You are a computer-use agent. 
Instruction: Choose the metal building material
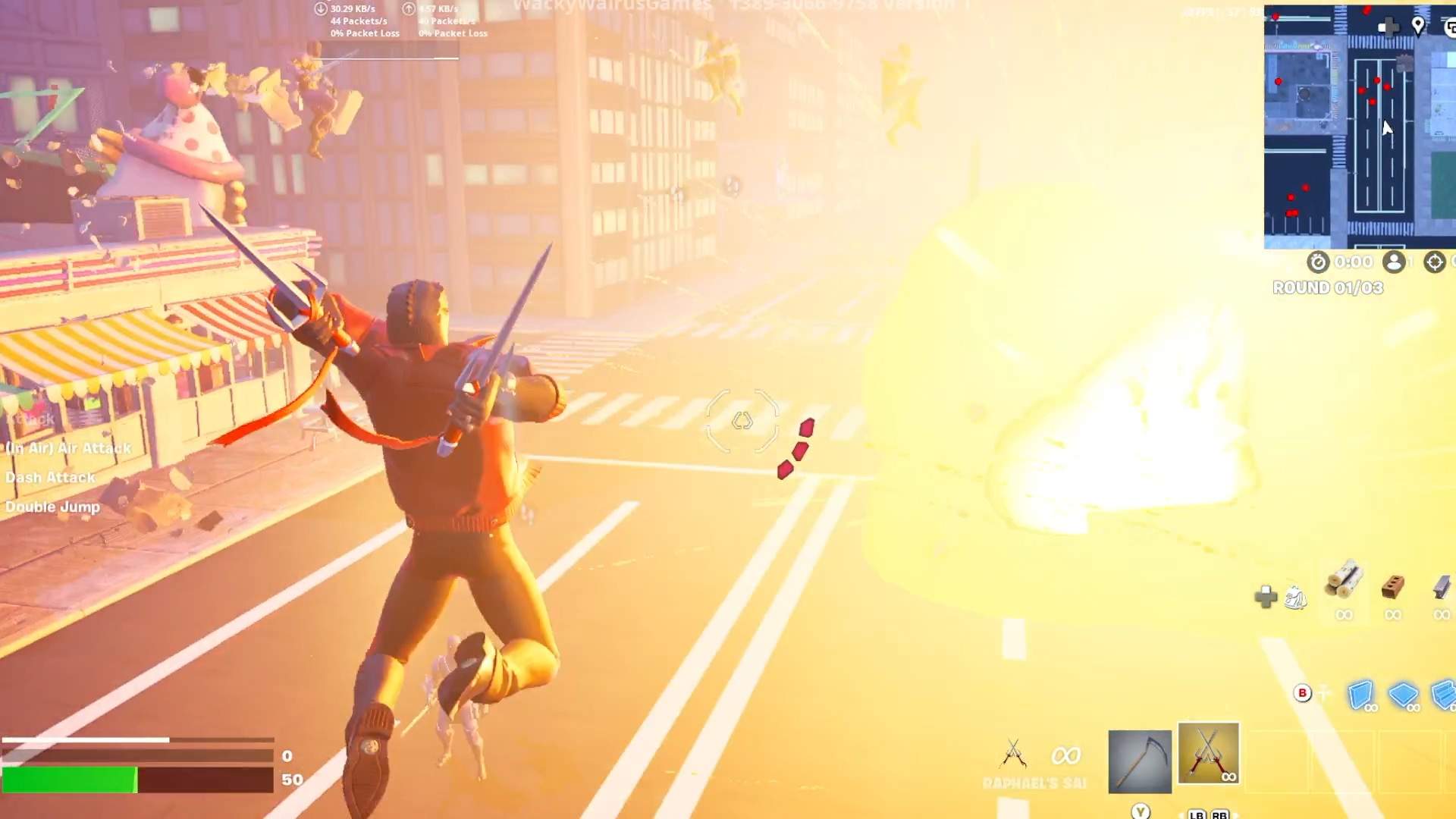(1442, 585)
